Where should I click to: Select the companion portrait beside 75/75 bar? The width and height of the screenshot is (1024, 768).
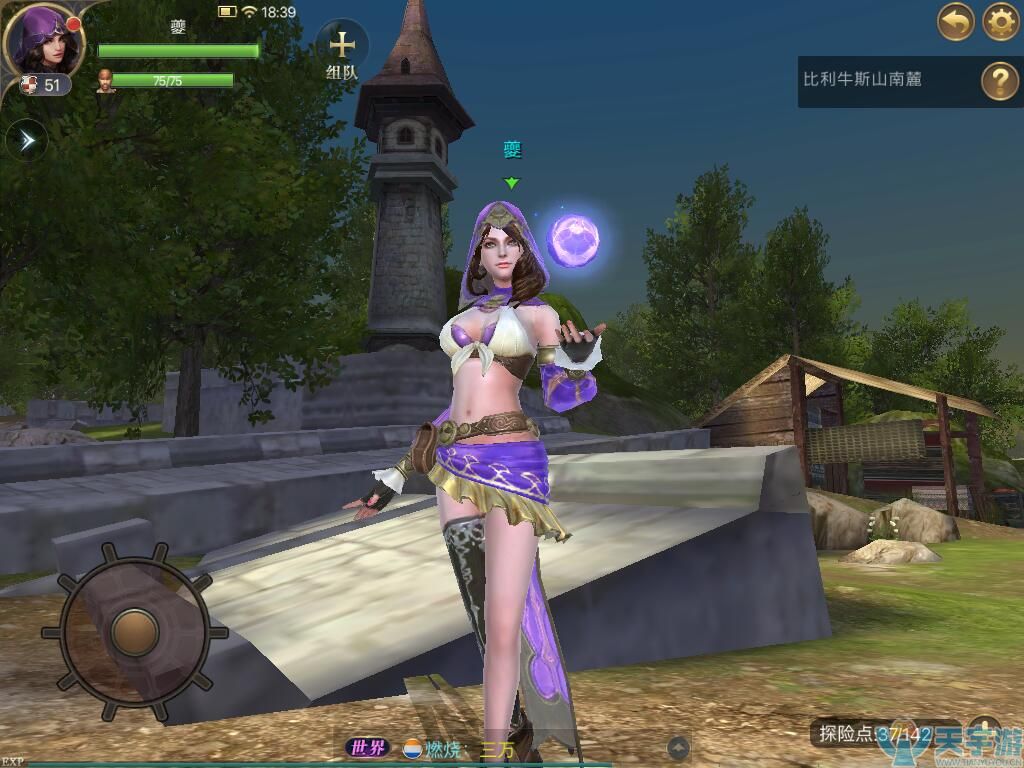pos(105,80)
